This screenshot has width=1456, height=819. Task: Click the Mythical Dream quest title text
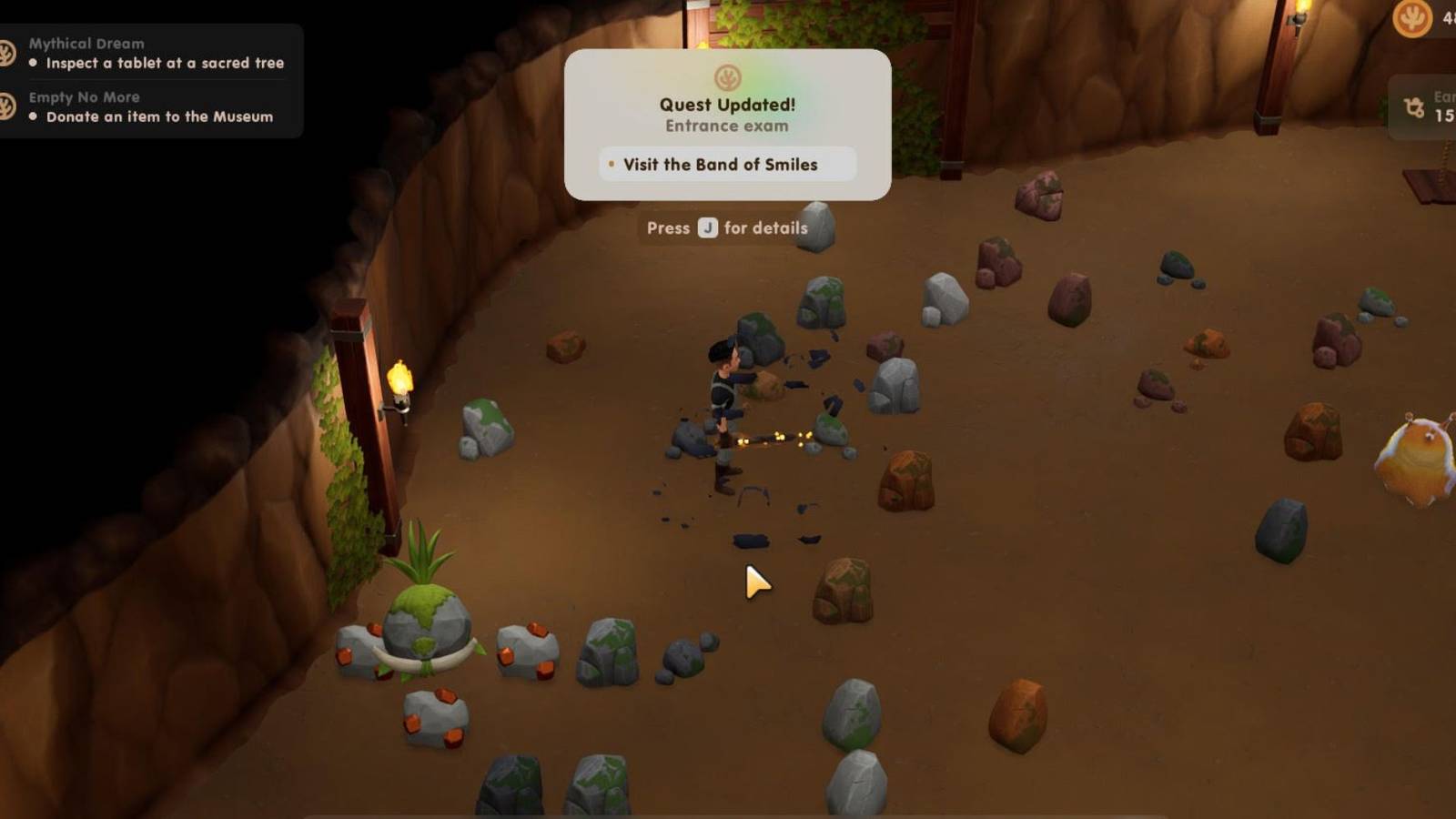88,43
